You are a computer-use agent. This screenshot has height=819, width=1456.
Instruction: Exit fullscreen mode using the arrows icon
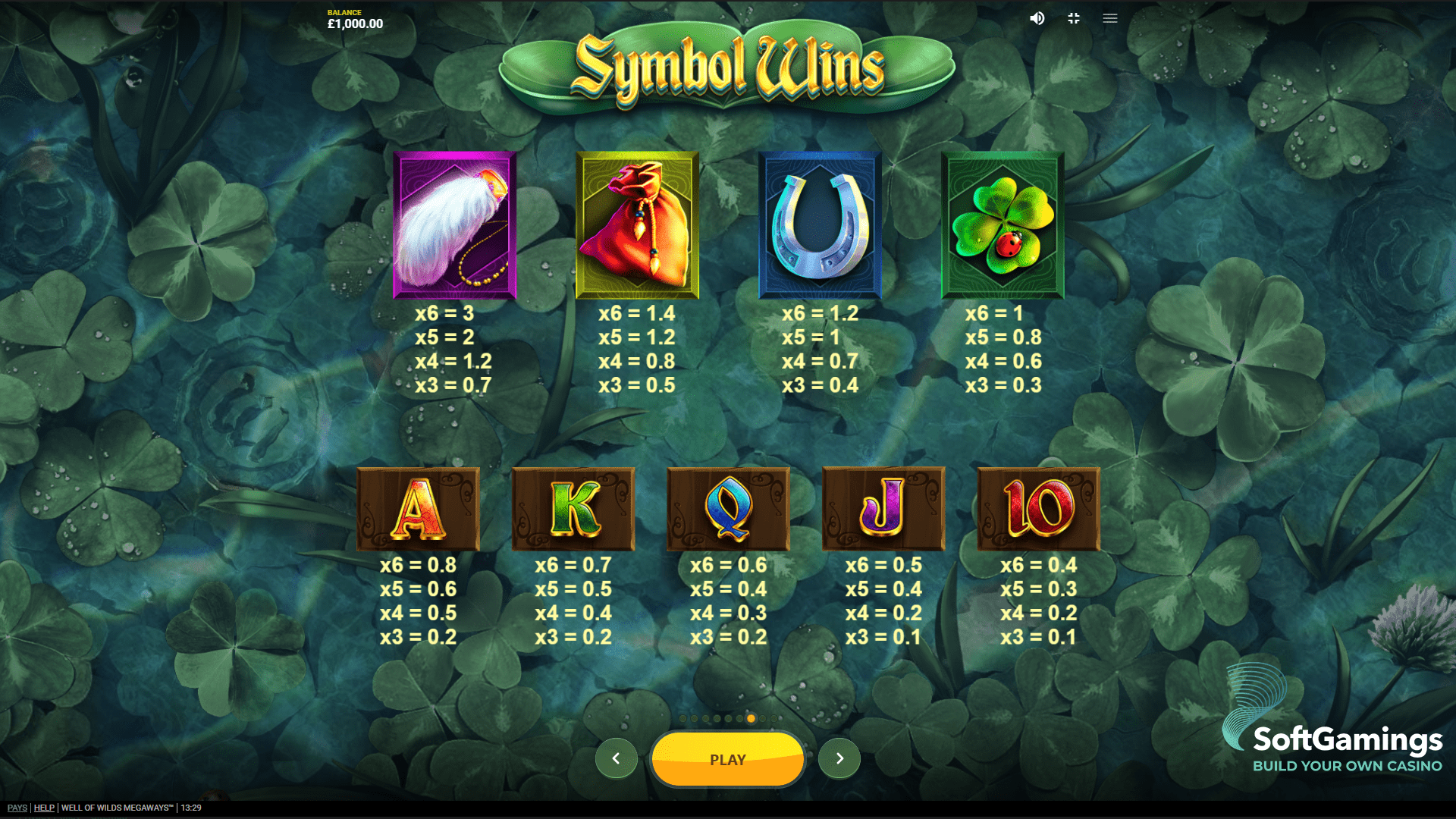click(1074, 18)
